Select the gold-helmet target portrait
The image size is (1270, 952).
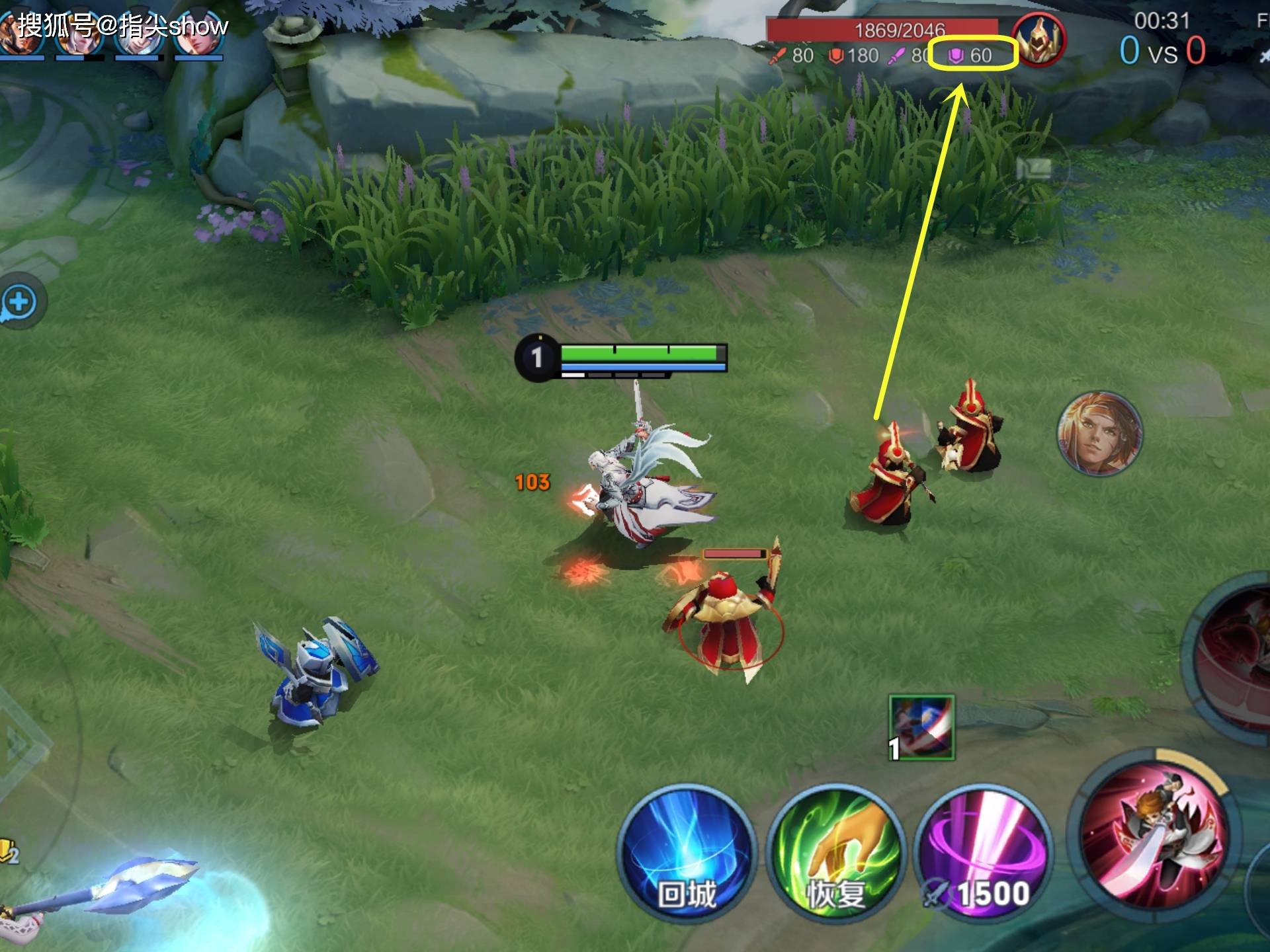coord(1038,38)
